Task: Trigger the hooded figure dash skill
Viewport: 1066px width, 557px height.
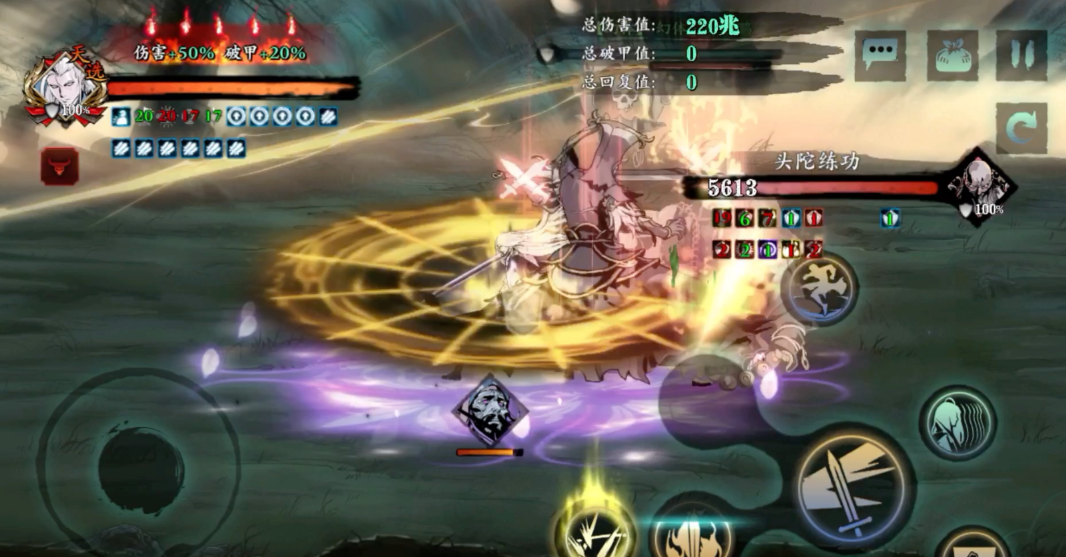Action: click(x=956, y=422)
